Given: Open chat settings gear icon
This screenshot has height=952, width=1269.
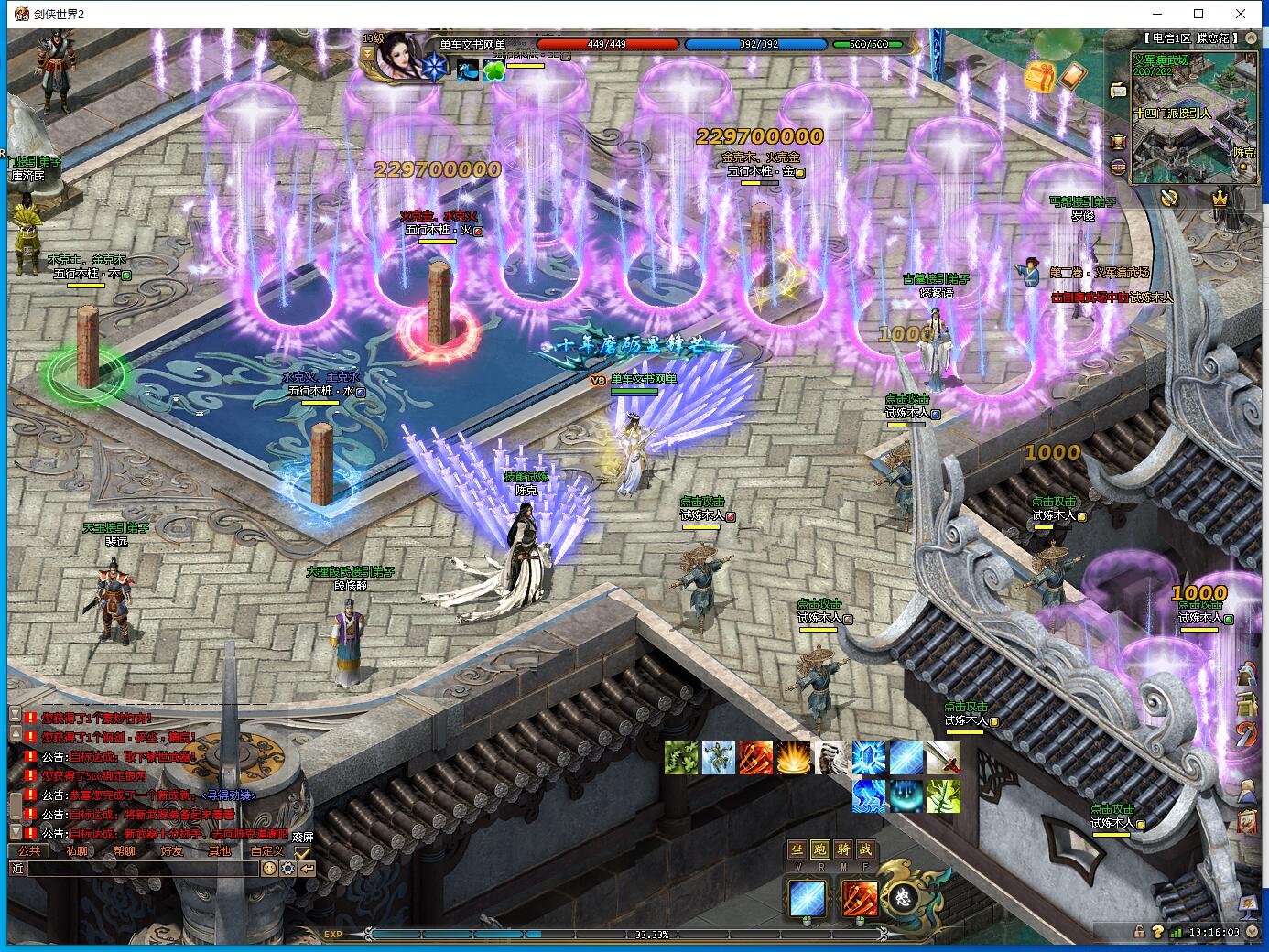Looking at the screenshot, I should point(288,869).
